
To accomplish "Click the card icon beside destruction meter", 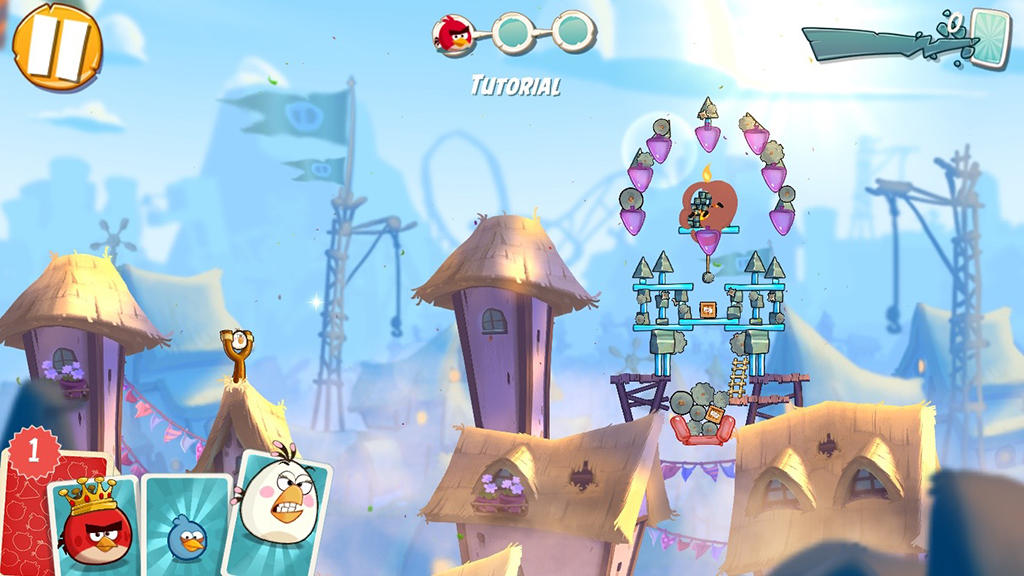I will pos(990,38).
